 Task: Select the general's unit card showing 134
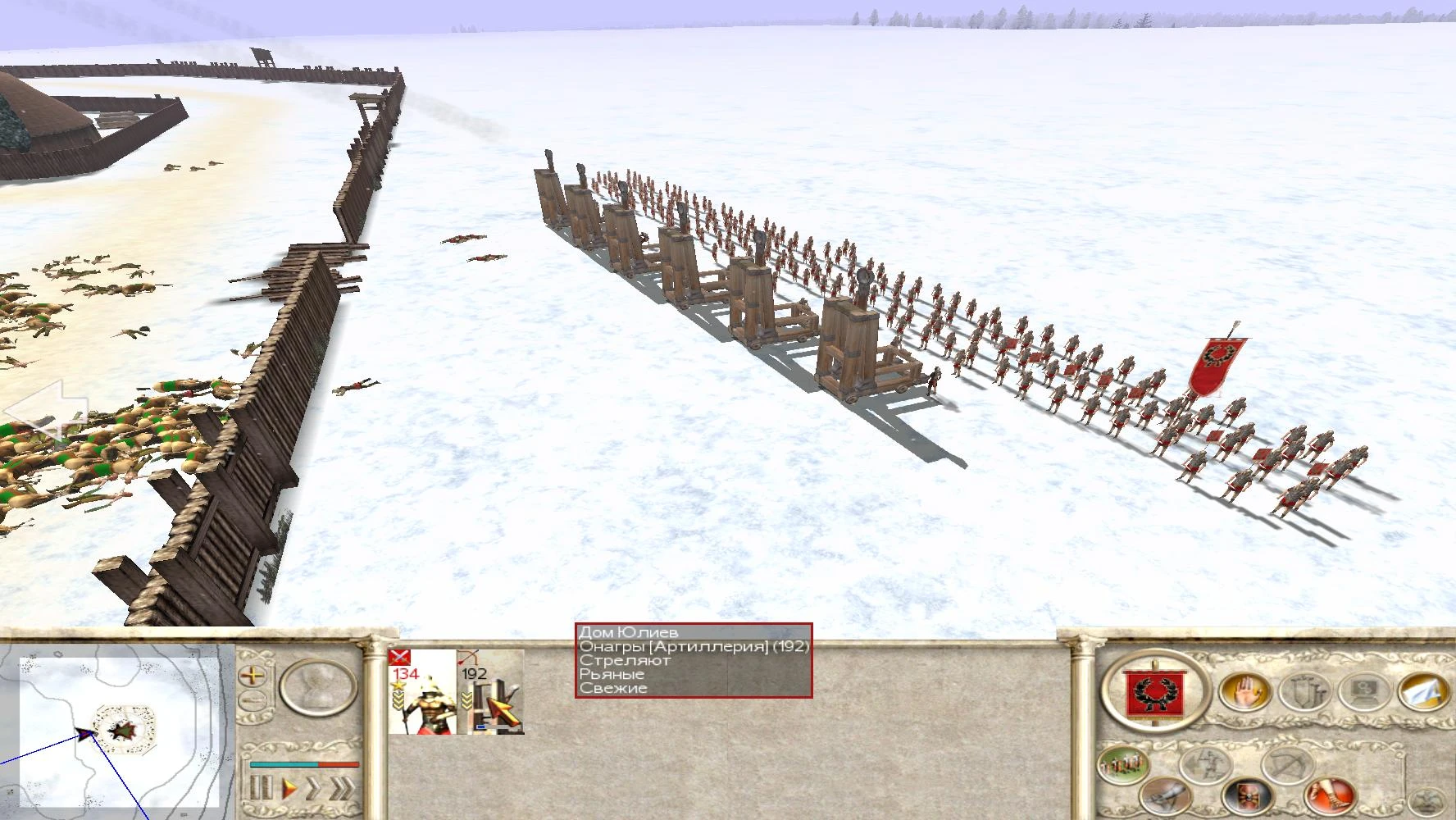tap(424, 692)
